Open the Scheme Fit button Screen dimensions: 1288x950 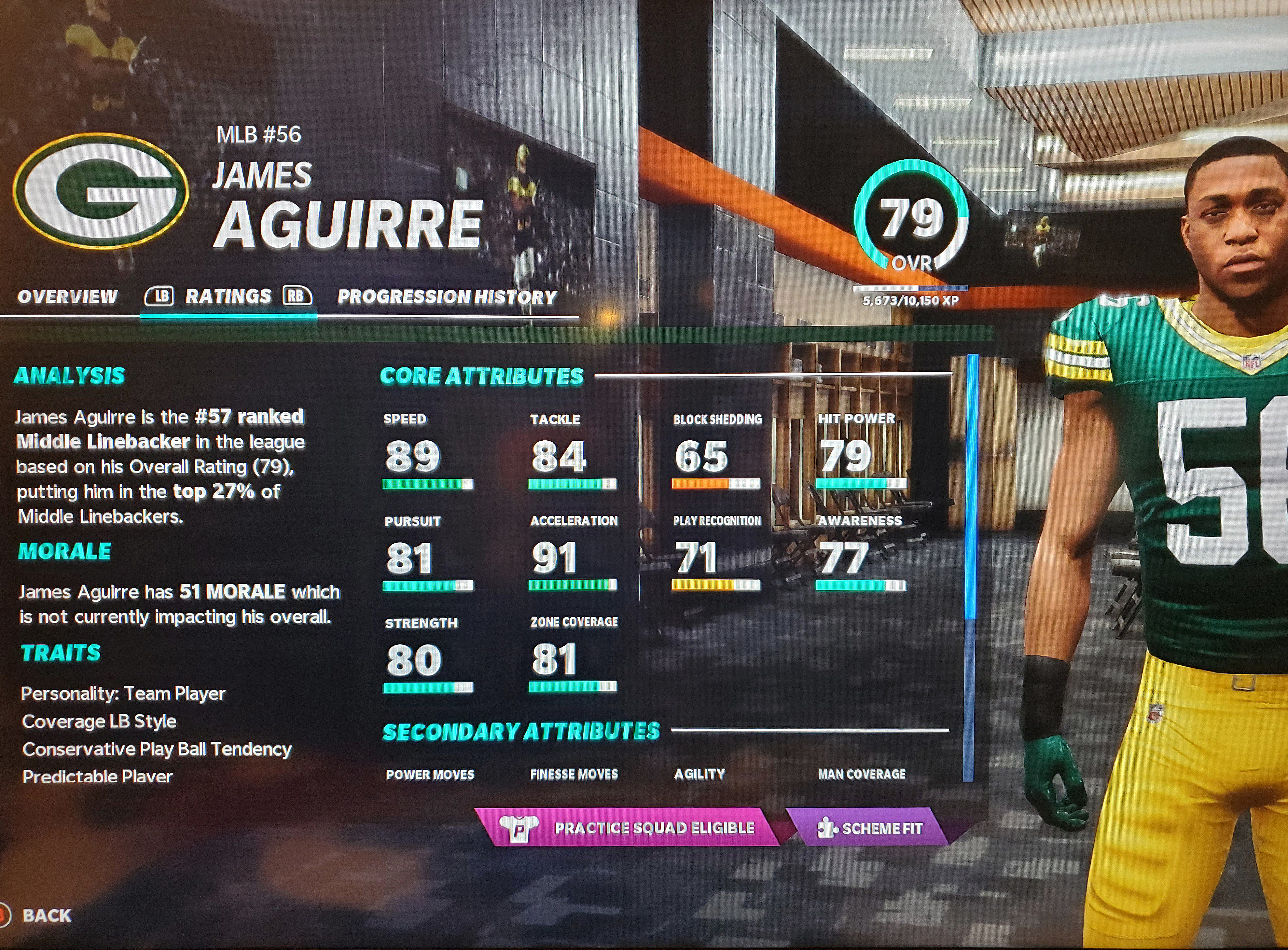pyautogui.click(x=869, y=828)
